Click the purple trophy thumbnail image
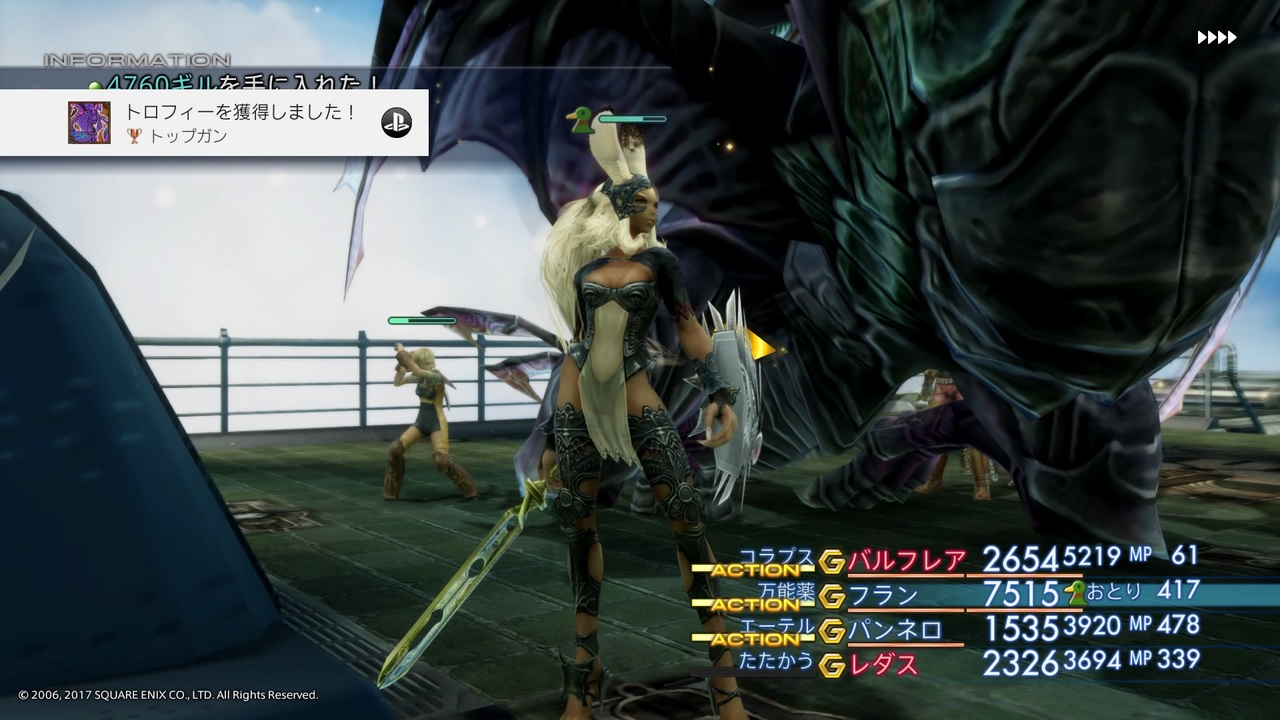Viewport: 1280px width, 720px height. point(89,123)
